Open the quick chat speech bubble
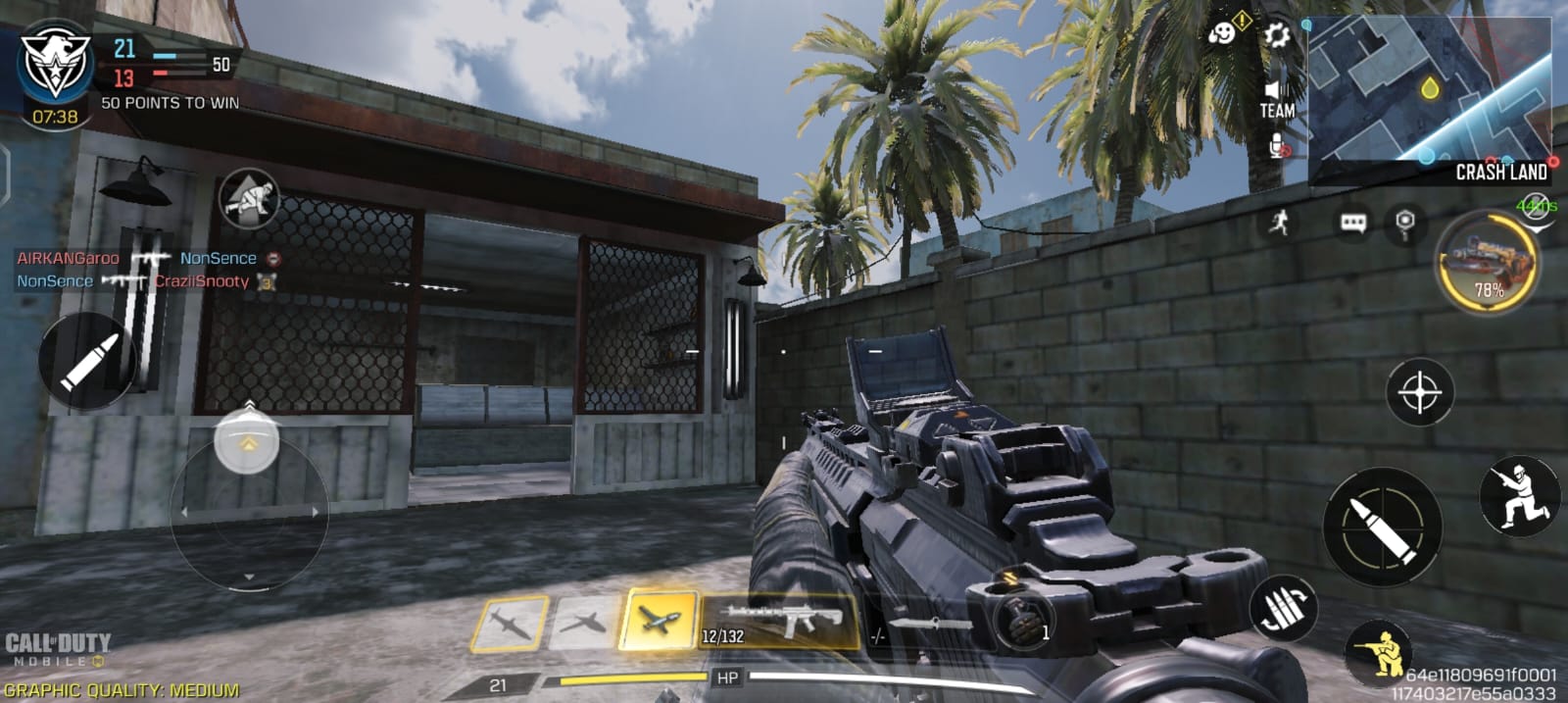This screenshot has height=703, width=1568. tap(1353, 223)
